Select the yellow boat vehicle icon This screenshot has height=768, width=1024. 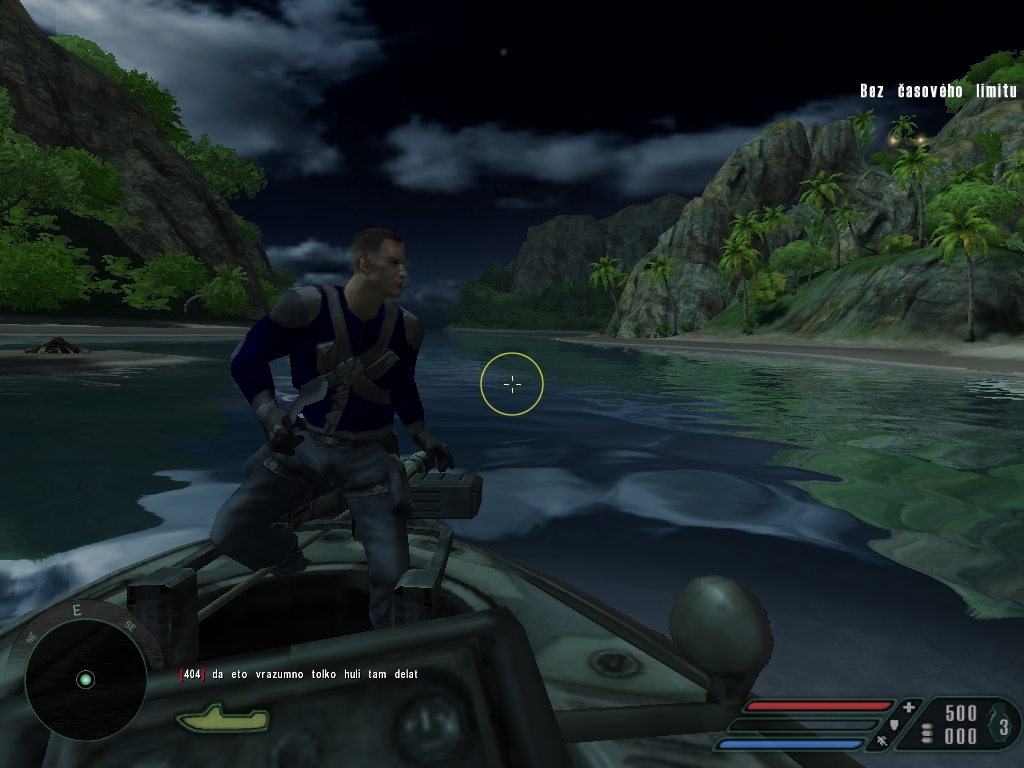(222, 717)
